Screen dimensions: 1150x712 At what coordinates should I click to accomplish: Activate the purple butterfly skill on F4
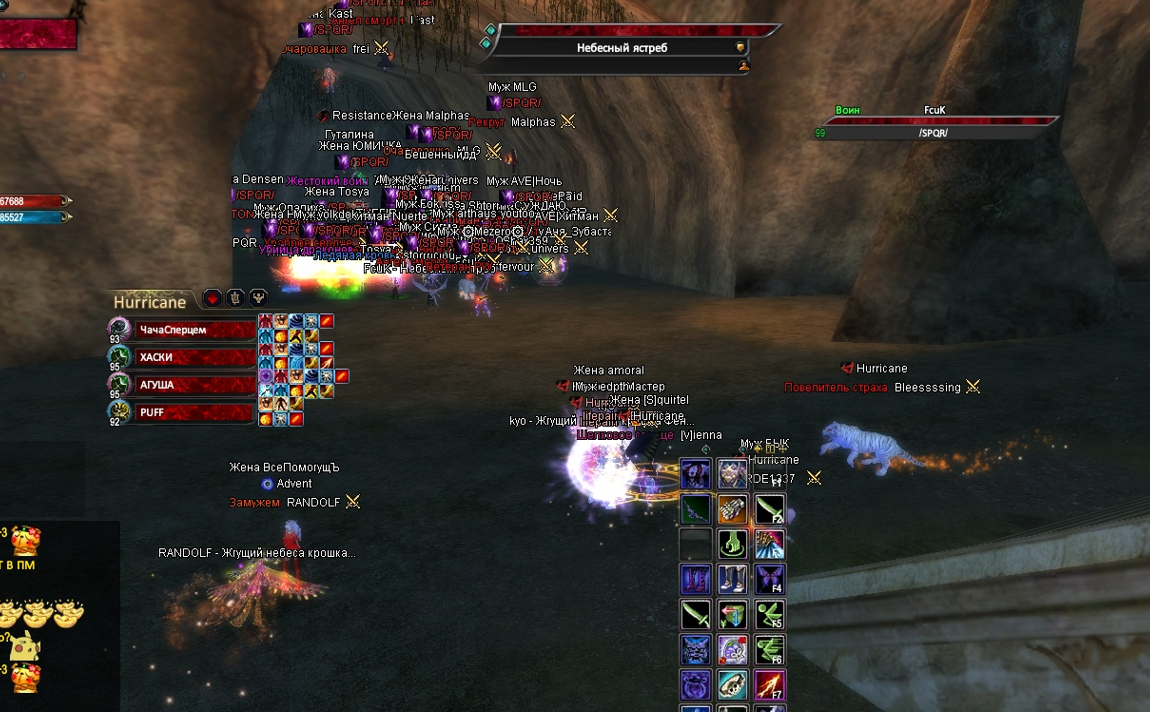(769, 579)
